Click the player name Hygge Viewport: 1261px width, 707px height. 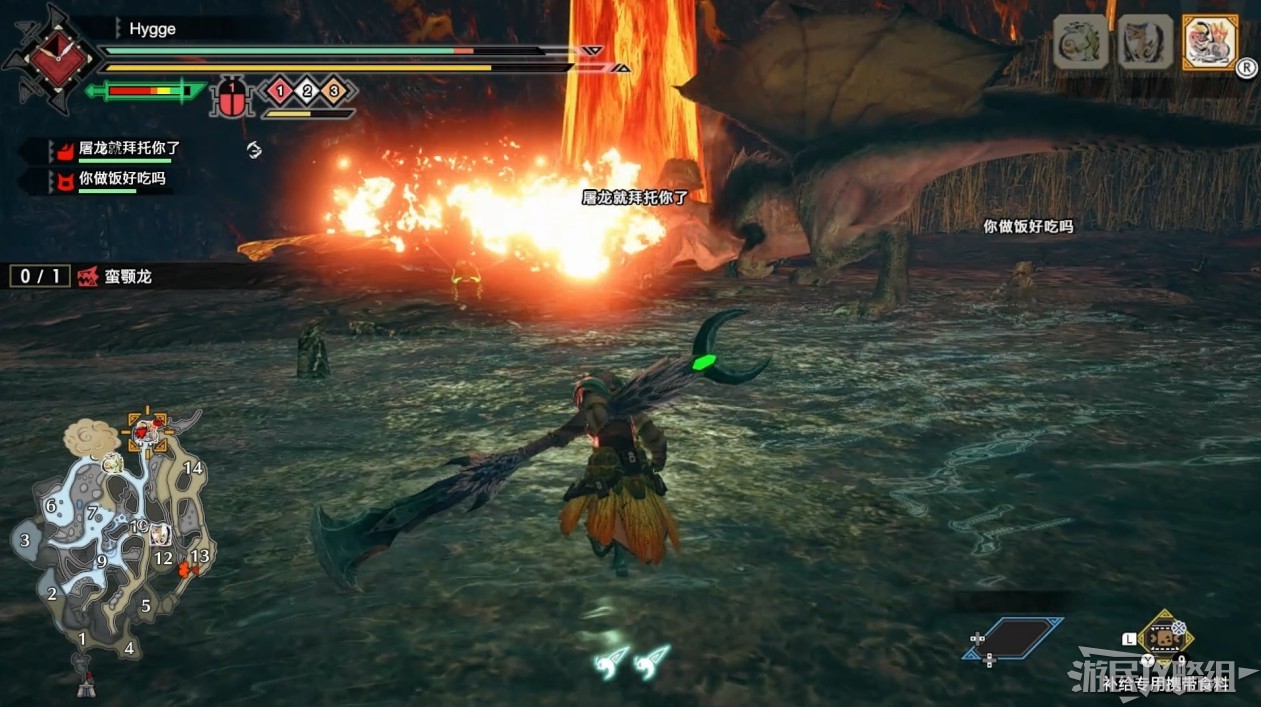[152, 29]
